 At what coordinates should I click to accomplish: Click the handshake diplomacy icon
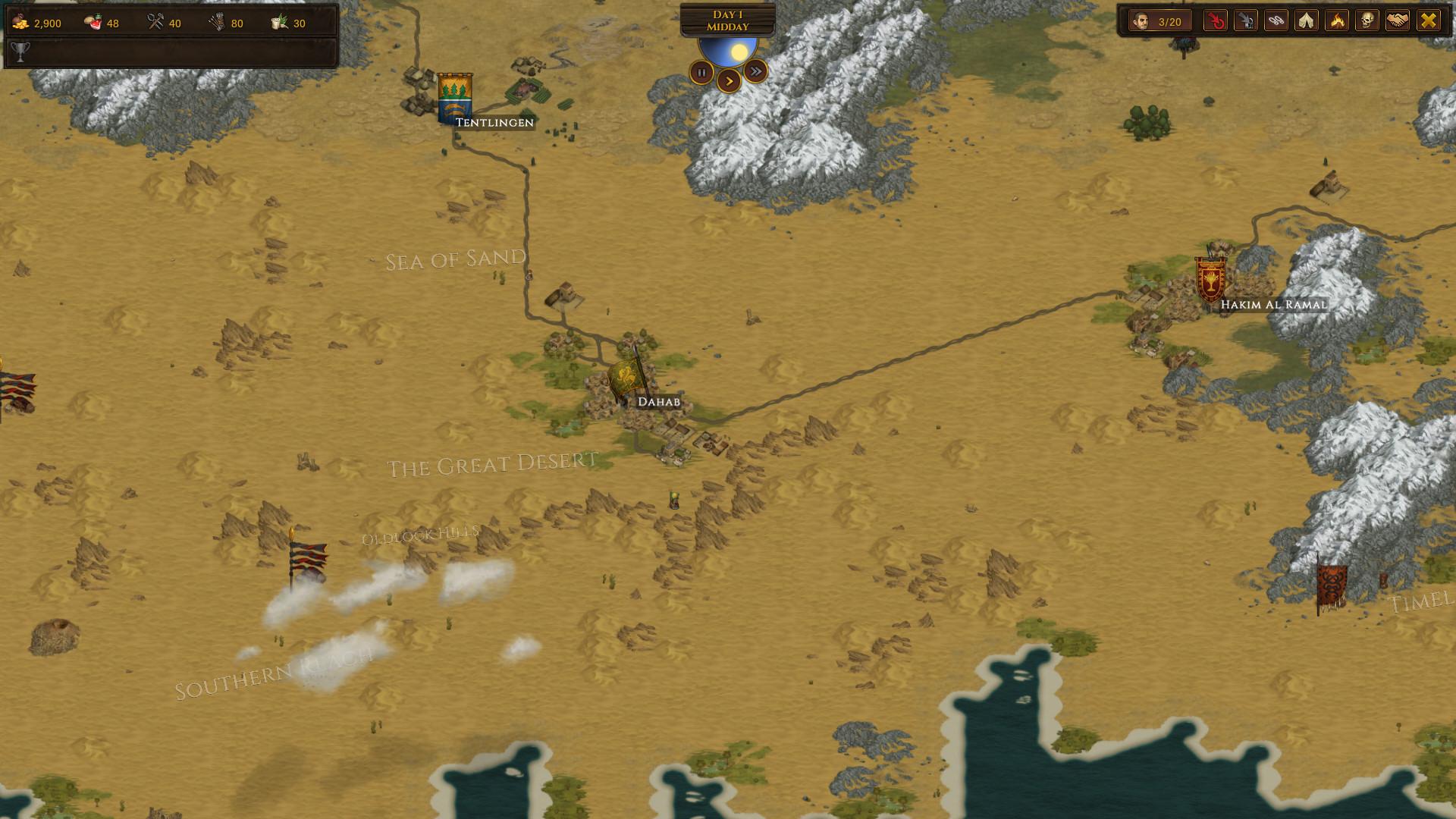click(x=1398, y=20)
